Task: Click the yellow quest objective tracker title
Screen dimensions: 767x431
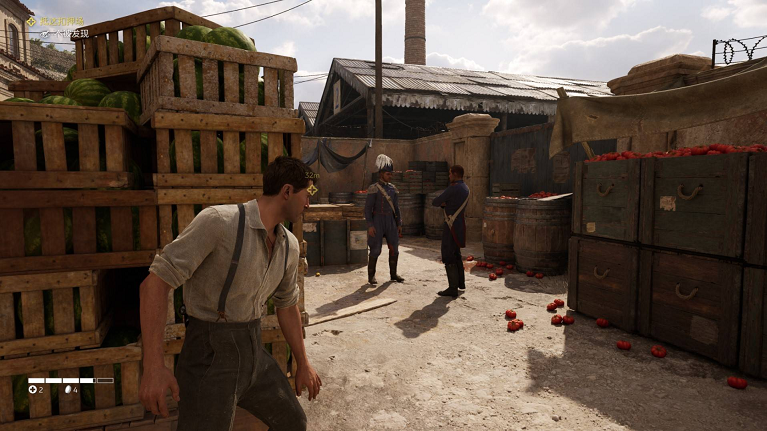Action: pos(60,21)
